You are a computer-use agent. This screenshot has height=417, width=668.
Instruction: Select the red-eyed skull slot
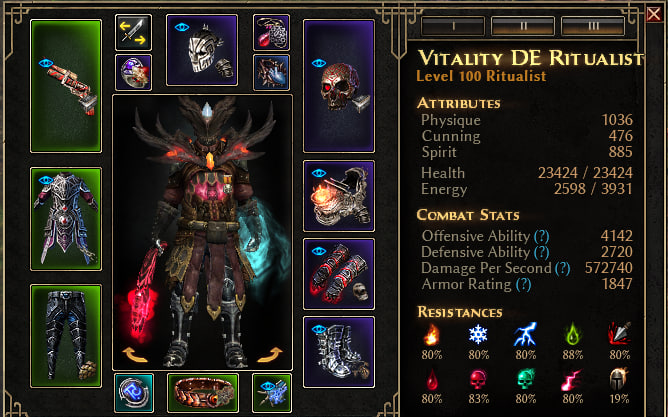click(338, 86)
